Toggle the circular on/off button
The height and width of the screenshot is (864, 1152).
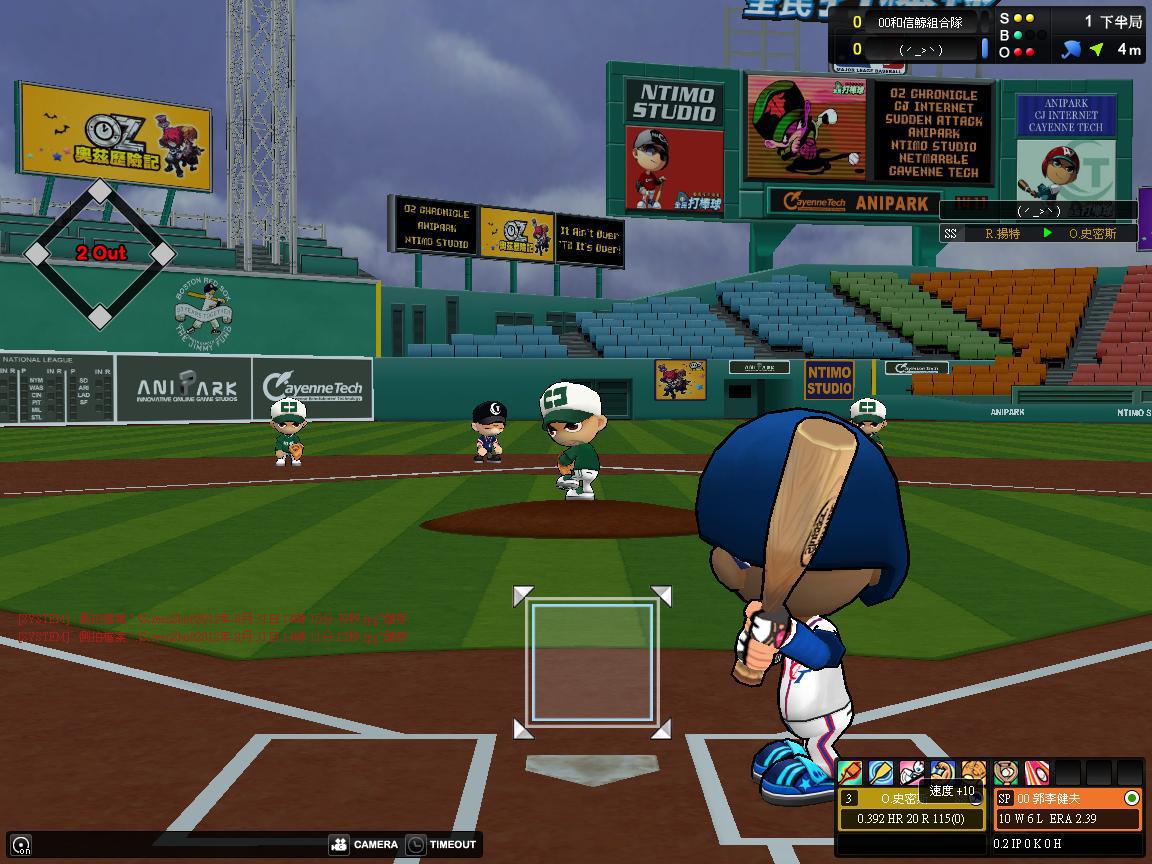click(21, 844)
